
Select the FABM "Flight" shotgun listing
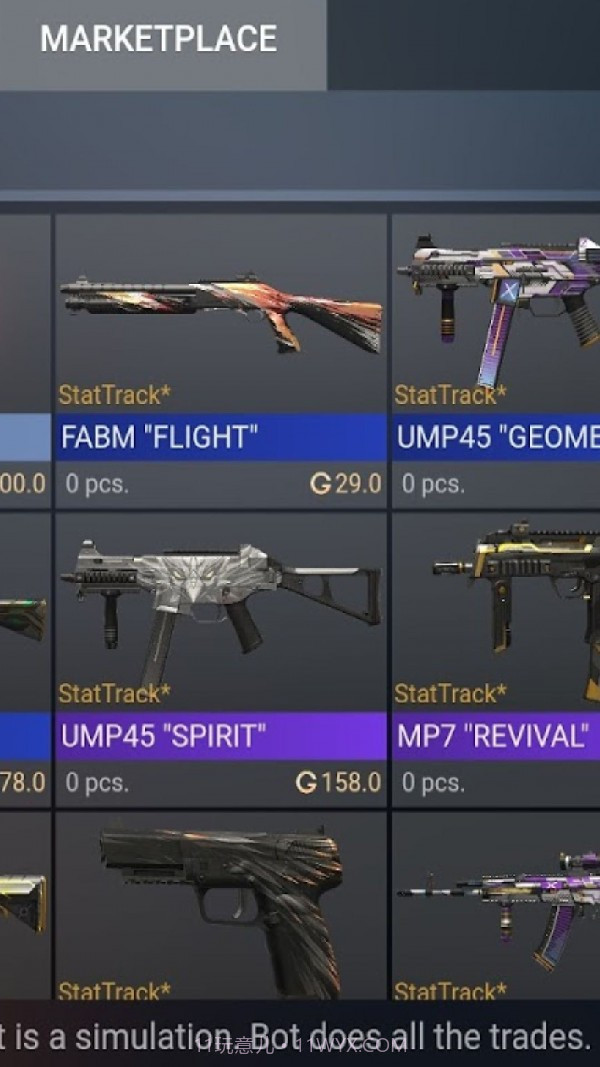(221, 360)
